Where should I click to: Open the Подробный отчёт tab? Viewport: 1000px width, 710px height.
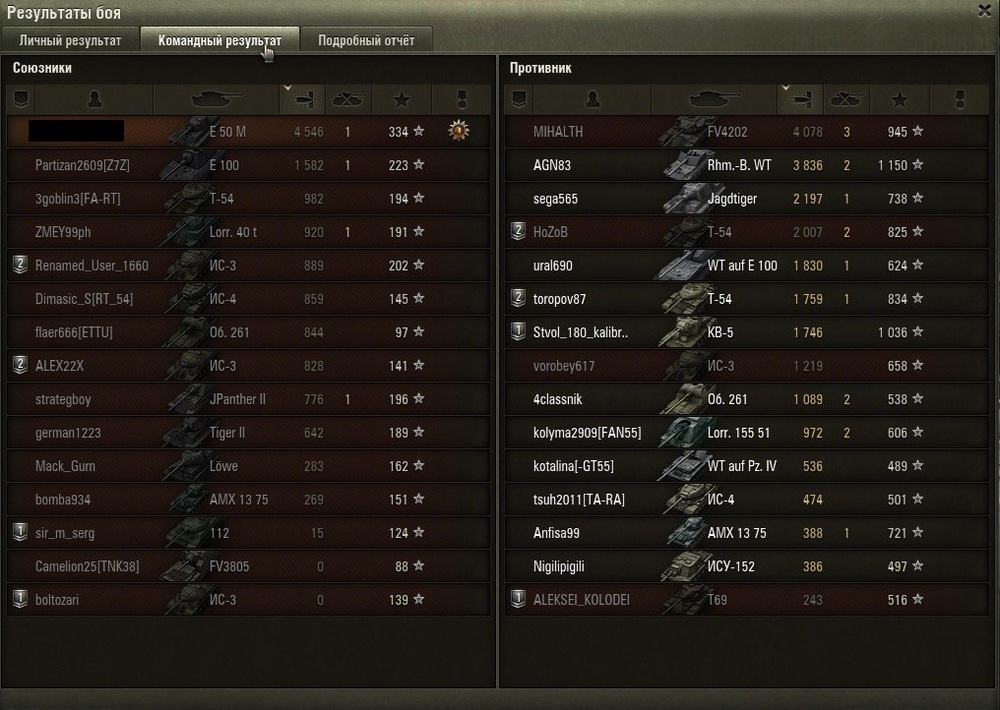pyautogui.click(x=366, y=41)
